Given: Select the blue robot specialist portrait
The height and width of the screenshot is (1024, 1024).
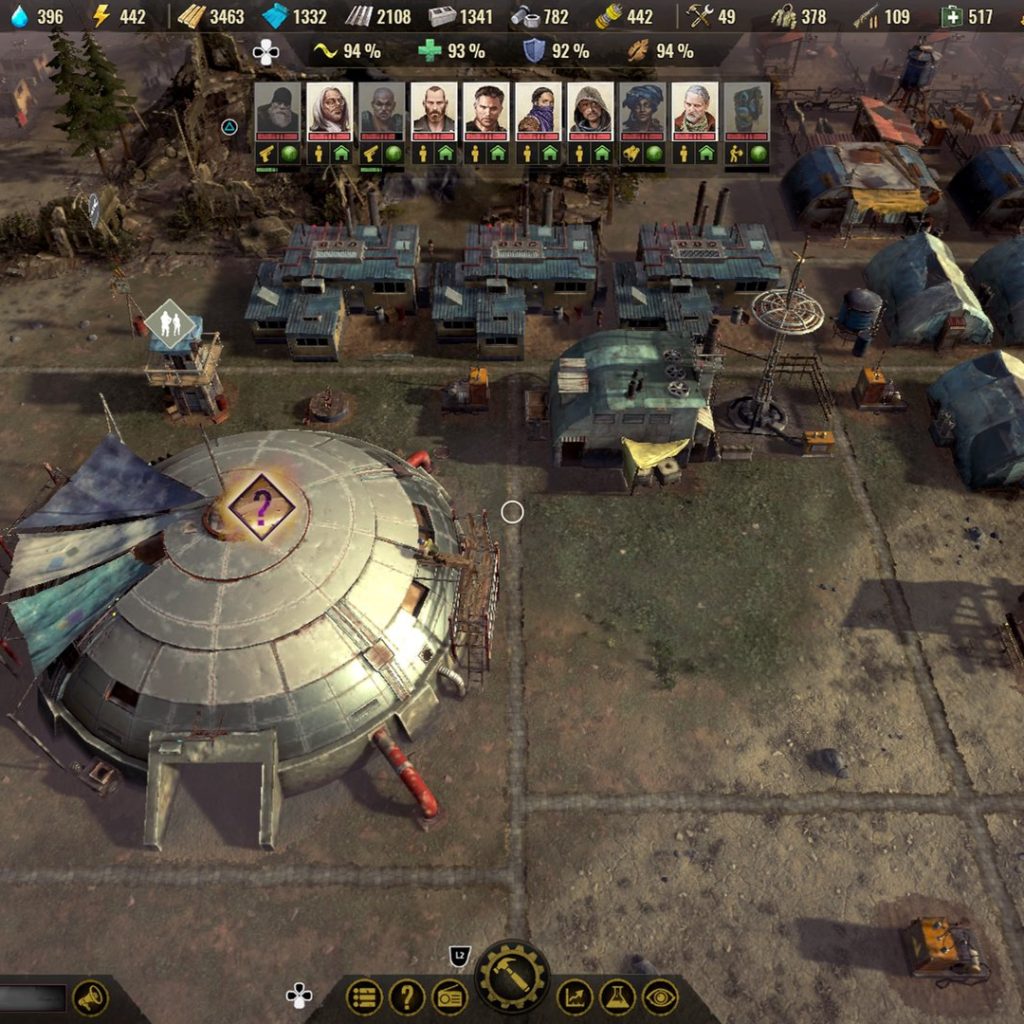Looking at the screenshot, I should [x=747, y=110].
